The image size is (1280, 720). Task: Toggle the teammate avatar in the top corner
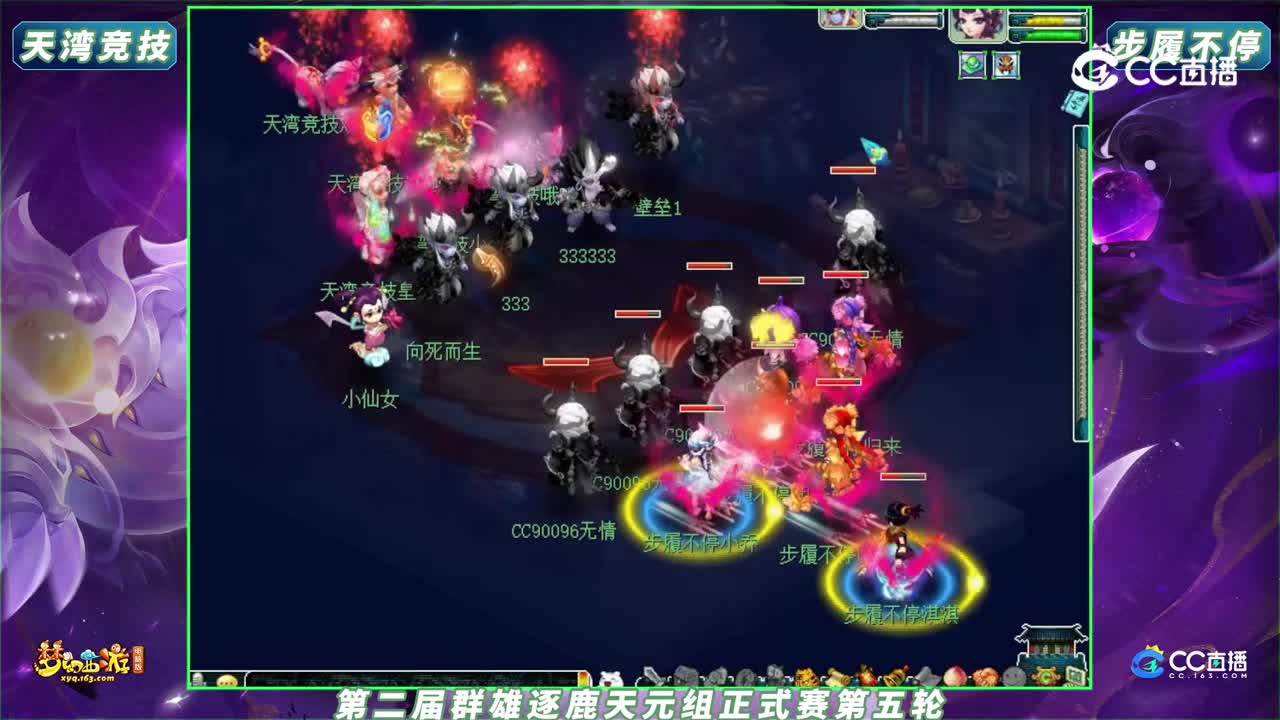838,18
